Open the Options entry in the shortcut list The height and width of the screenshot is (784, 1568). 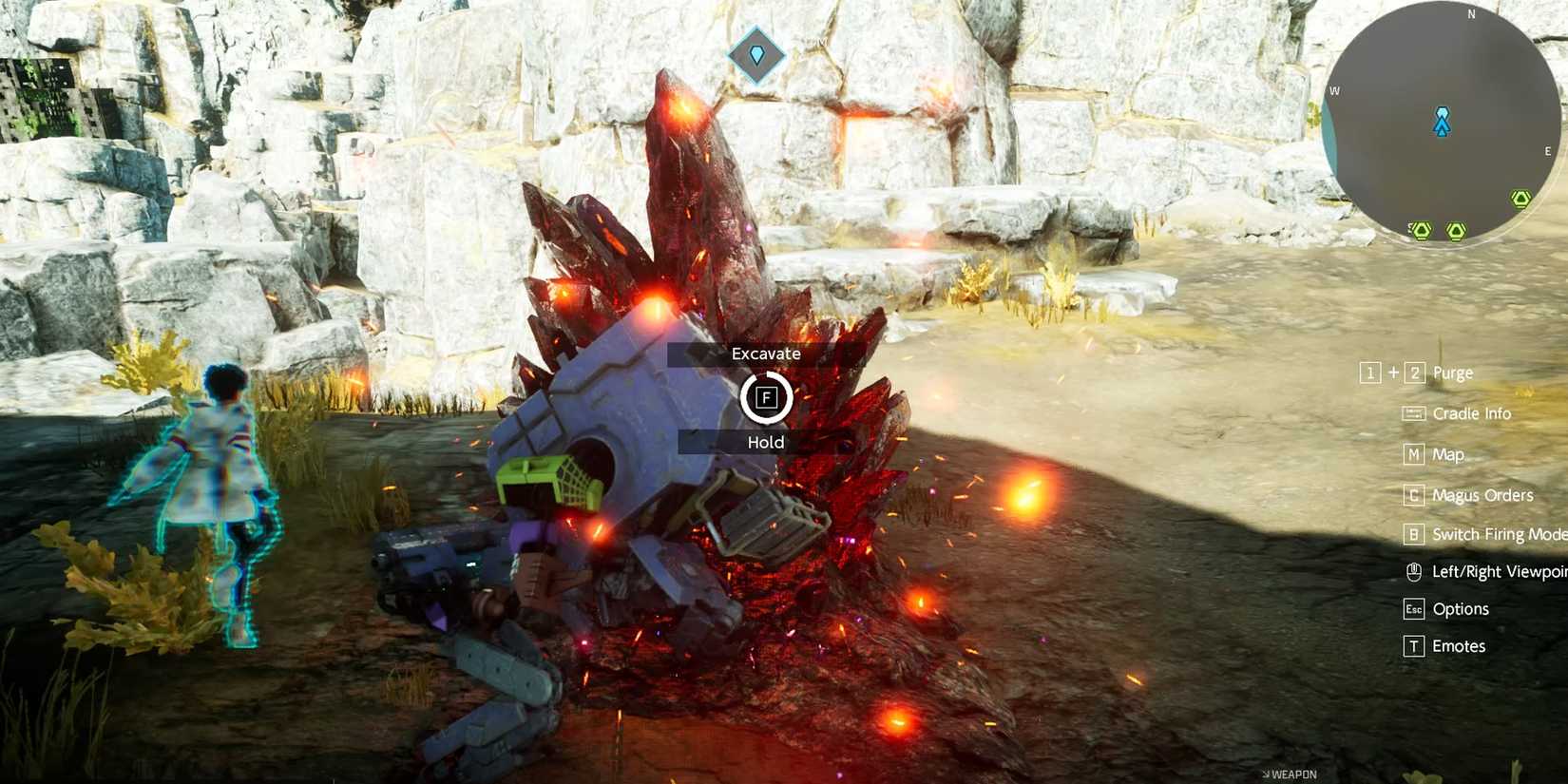1462,608
